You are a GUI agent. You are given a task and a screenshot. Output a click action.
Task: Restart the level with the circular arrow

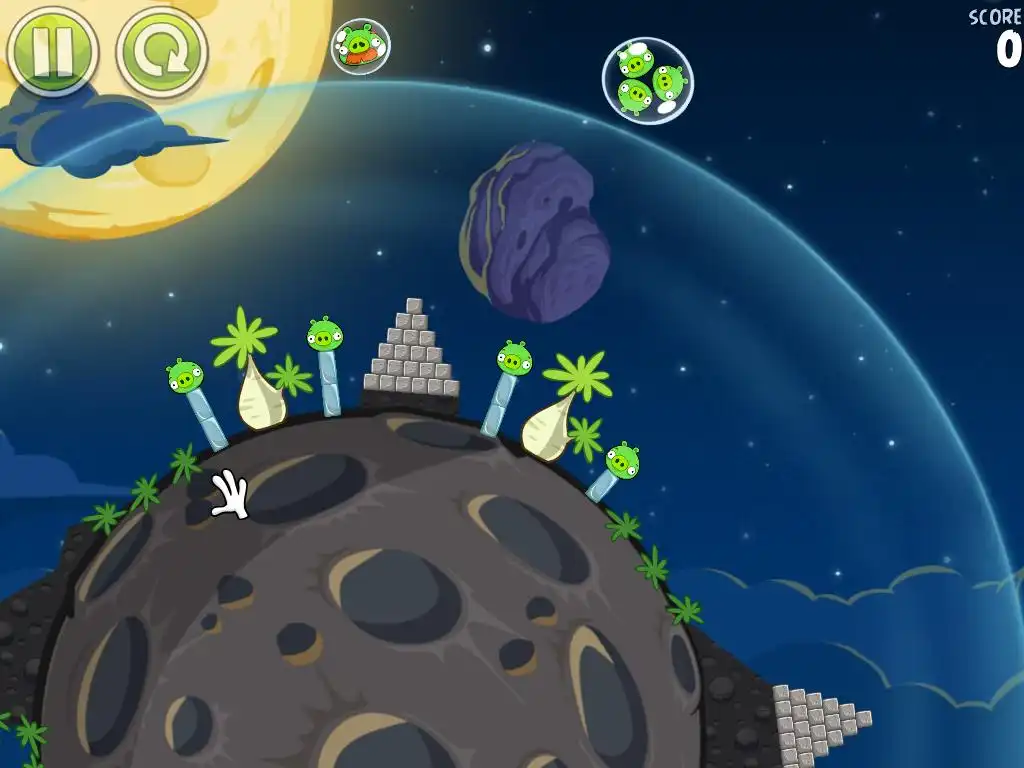click(x=162, y=52)
